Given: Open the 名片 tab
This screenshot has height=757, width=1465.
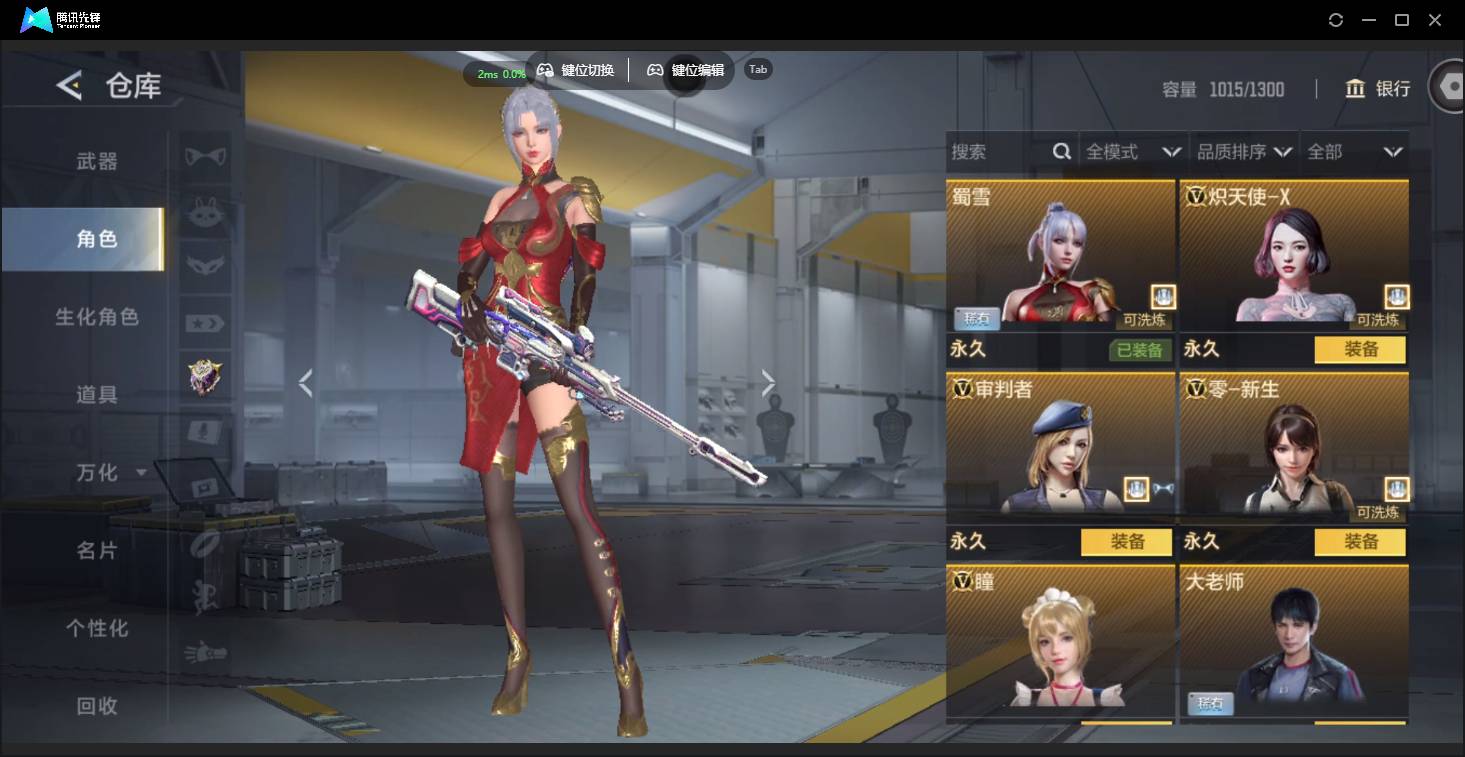Looking at the screenshot, I should tap(97, 550).
